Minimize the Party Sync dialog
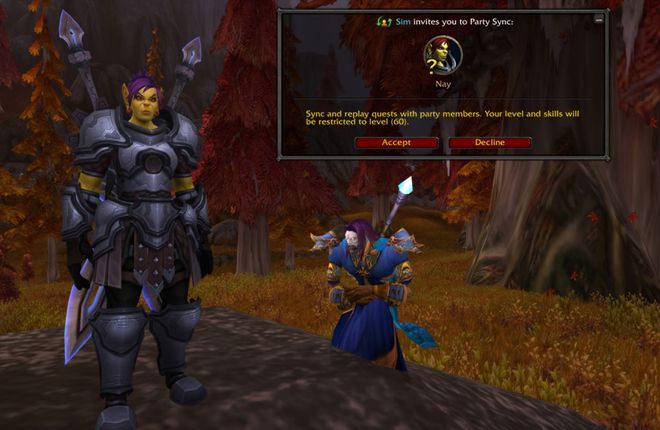Screen dimensions: 660x430 tap(599, 19)
